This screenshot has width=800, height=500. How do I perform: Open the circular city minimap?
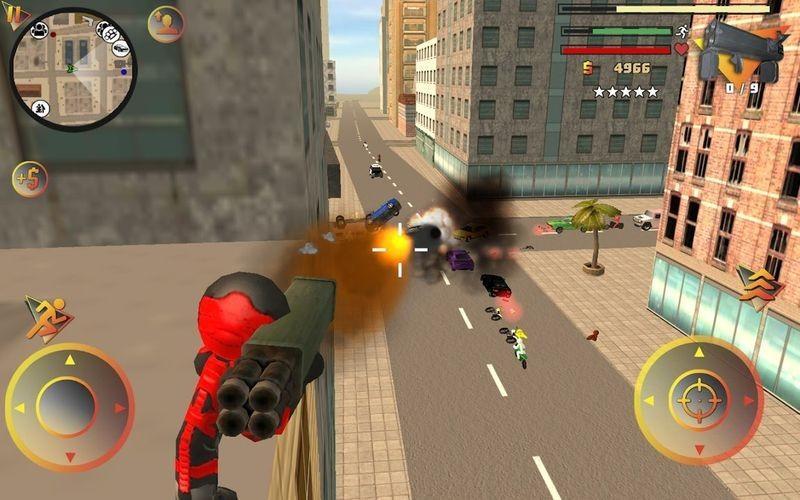(x=72, y=69)
